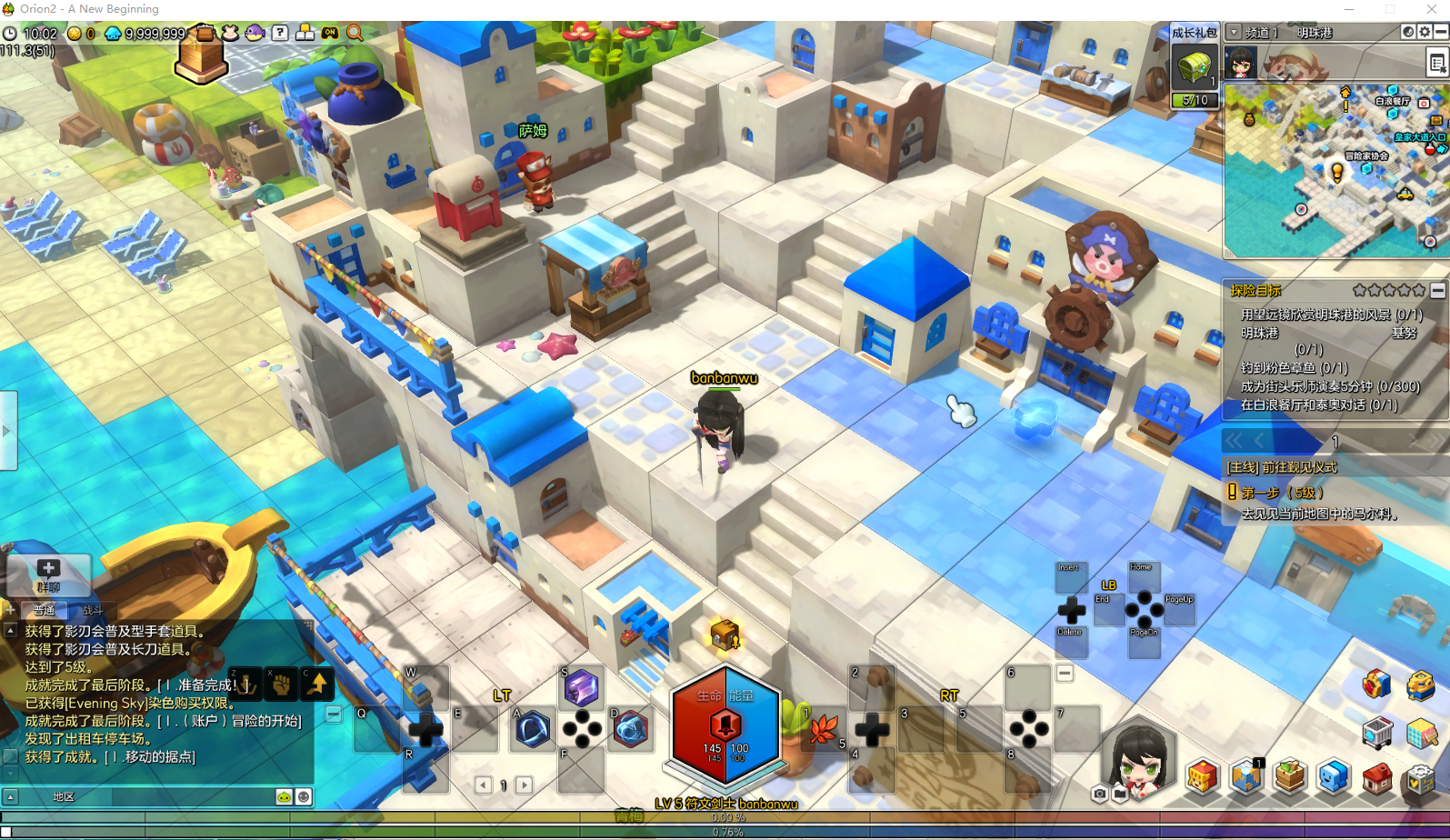Image resolution: width=1450 pixels, height=840 pixels.
Task: Click the question mark help icon
Action: tap(280, 34)
